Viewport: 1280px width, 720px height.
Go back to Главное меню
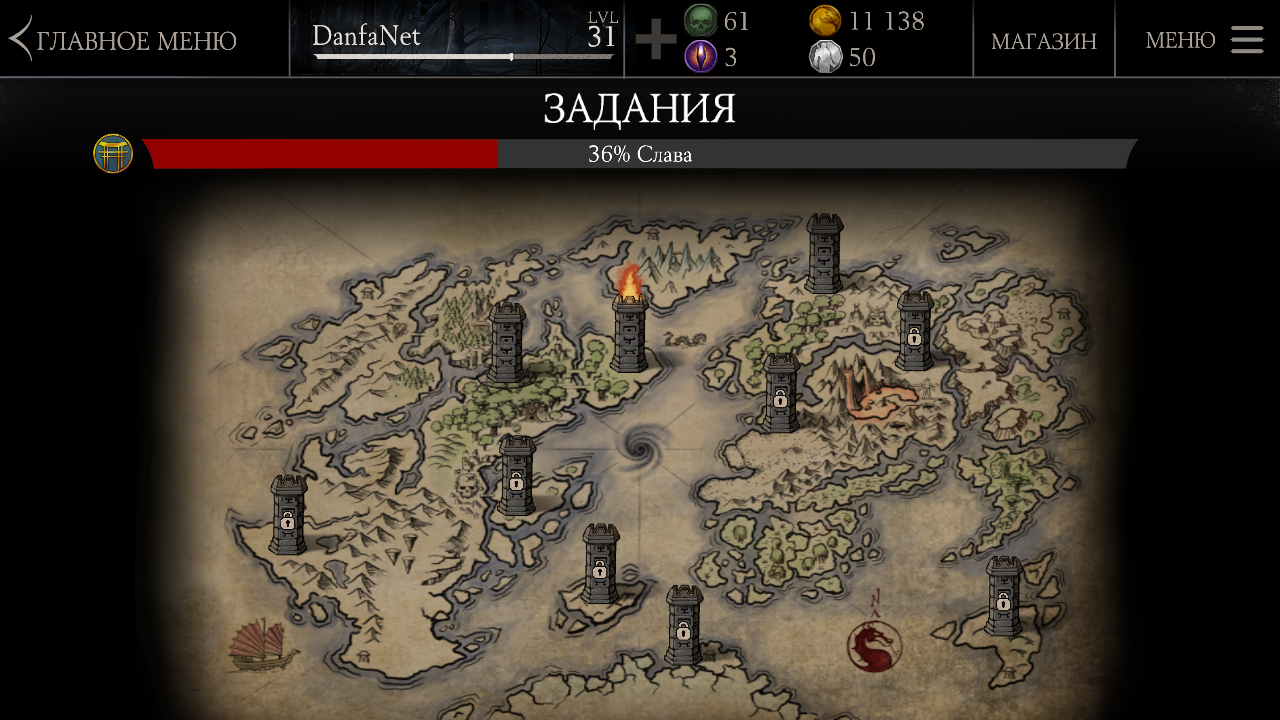pyautogui.click(x=124, y=40)
